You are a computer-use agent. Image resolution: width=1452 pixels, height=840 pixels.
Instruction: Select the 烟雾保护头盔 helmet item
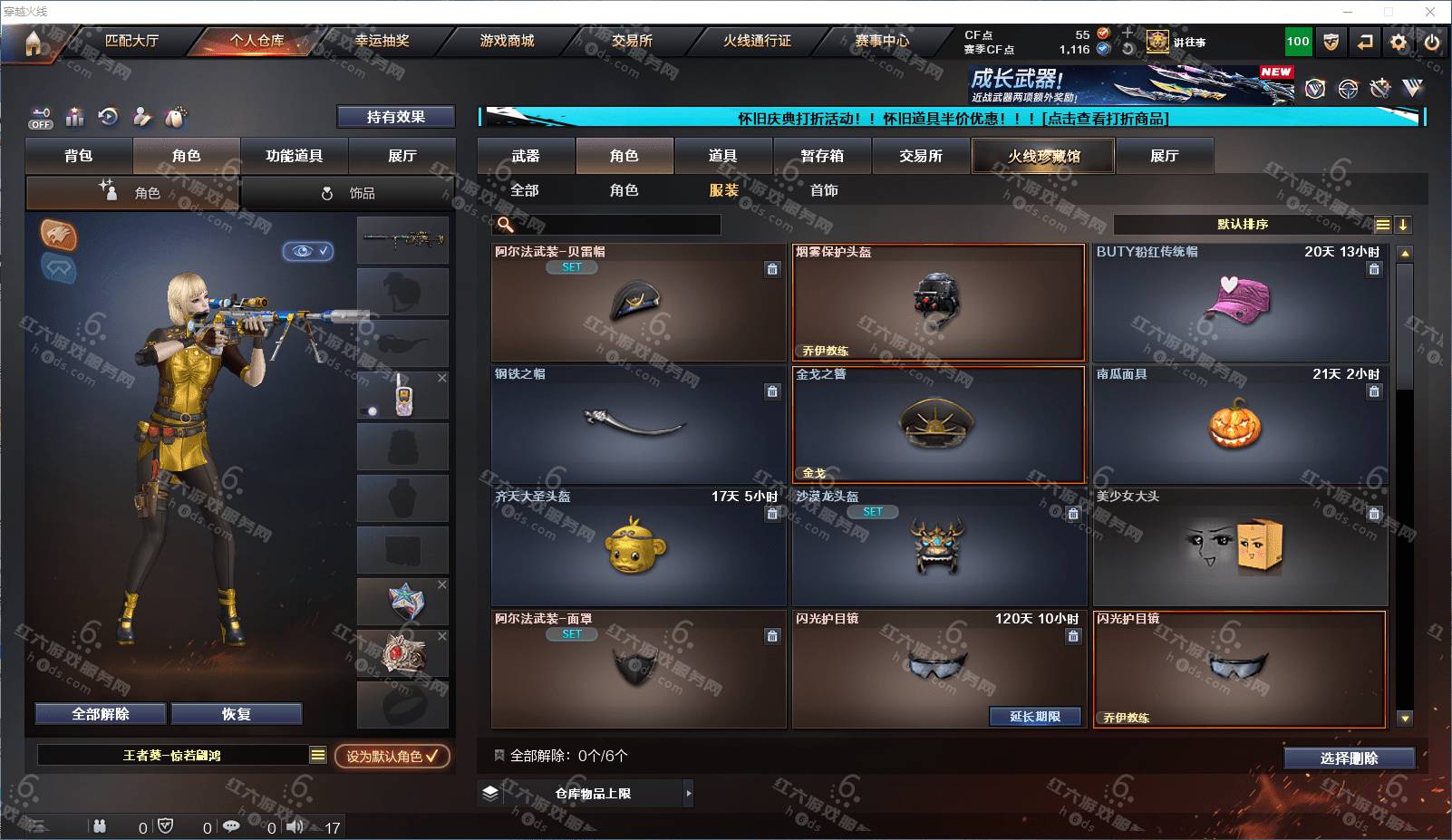click(938, 303)
